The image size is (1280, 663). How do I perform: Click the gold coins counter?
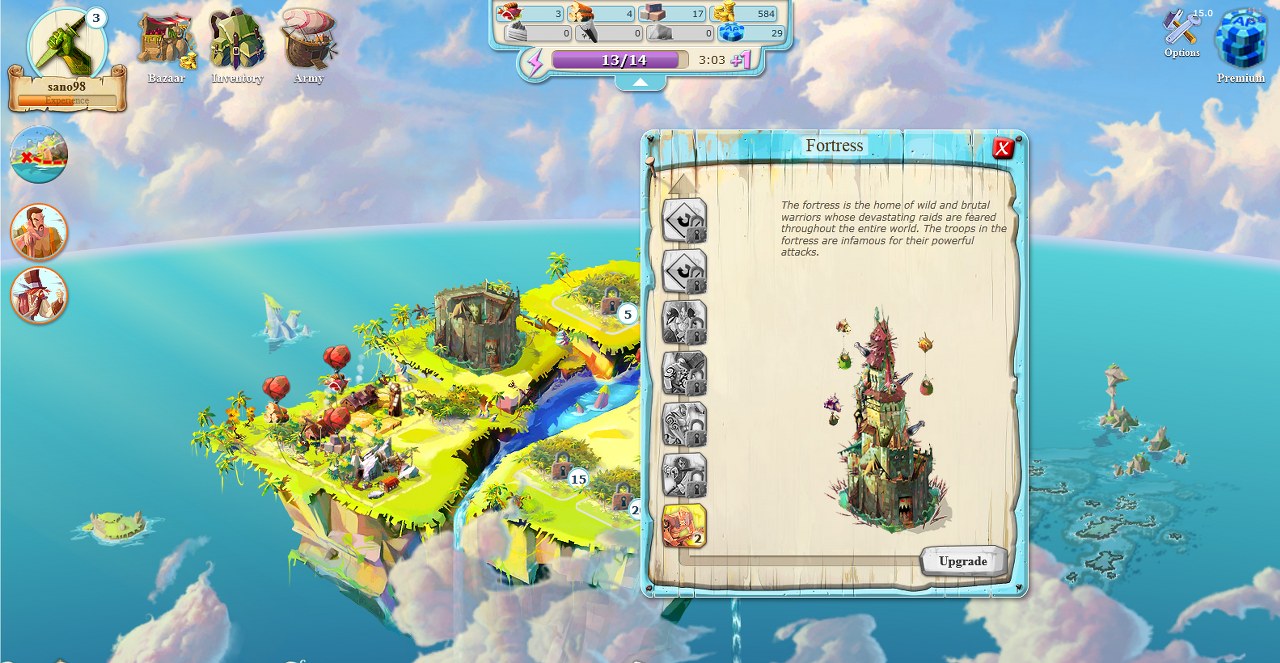(752, 14)
